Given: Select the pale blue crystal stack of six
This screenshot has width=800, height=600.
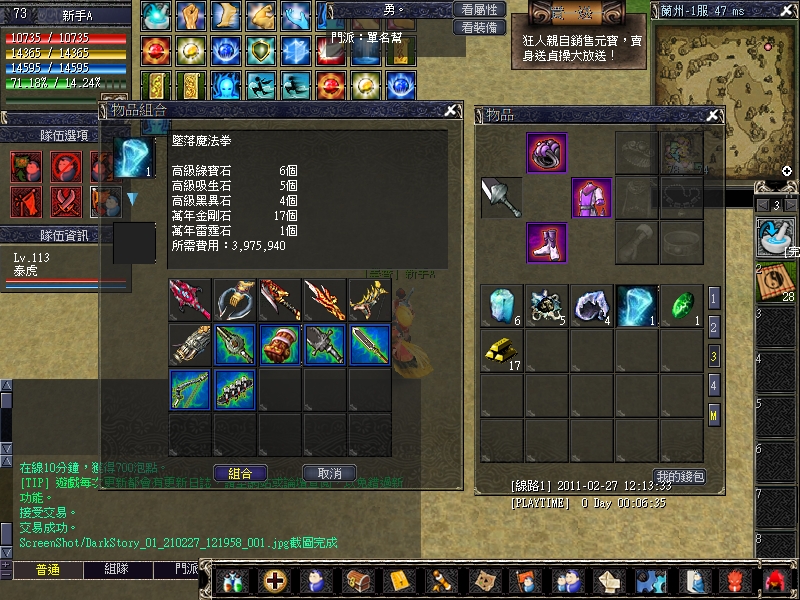Looking at the screenshot, I should tap(501, 306).
